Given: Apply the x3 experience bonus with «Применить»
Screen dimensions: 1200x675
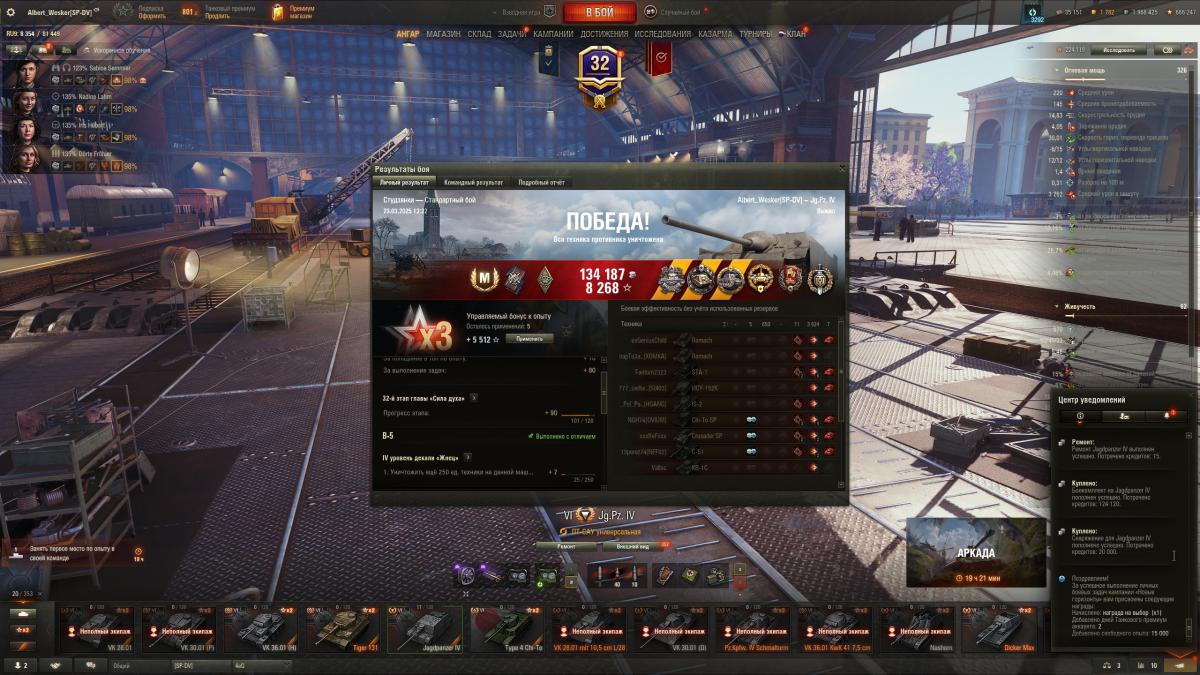Looking at the screenshot, I should pyautogui.click(x=529, y=339).
